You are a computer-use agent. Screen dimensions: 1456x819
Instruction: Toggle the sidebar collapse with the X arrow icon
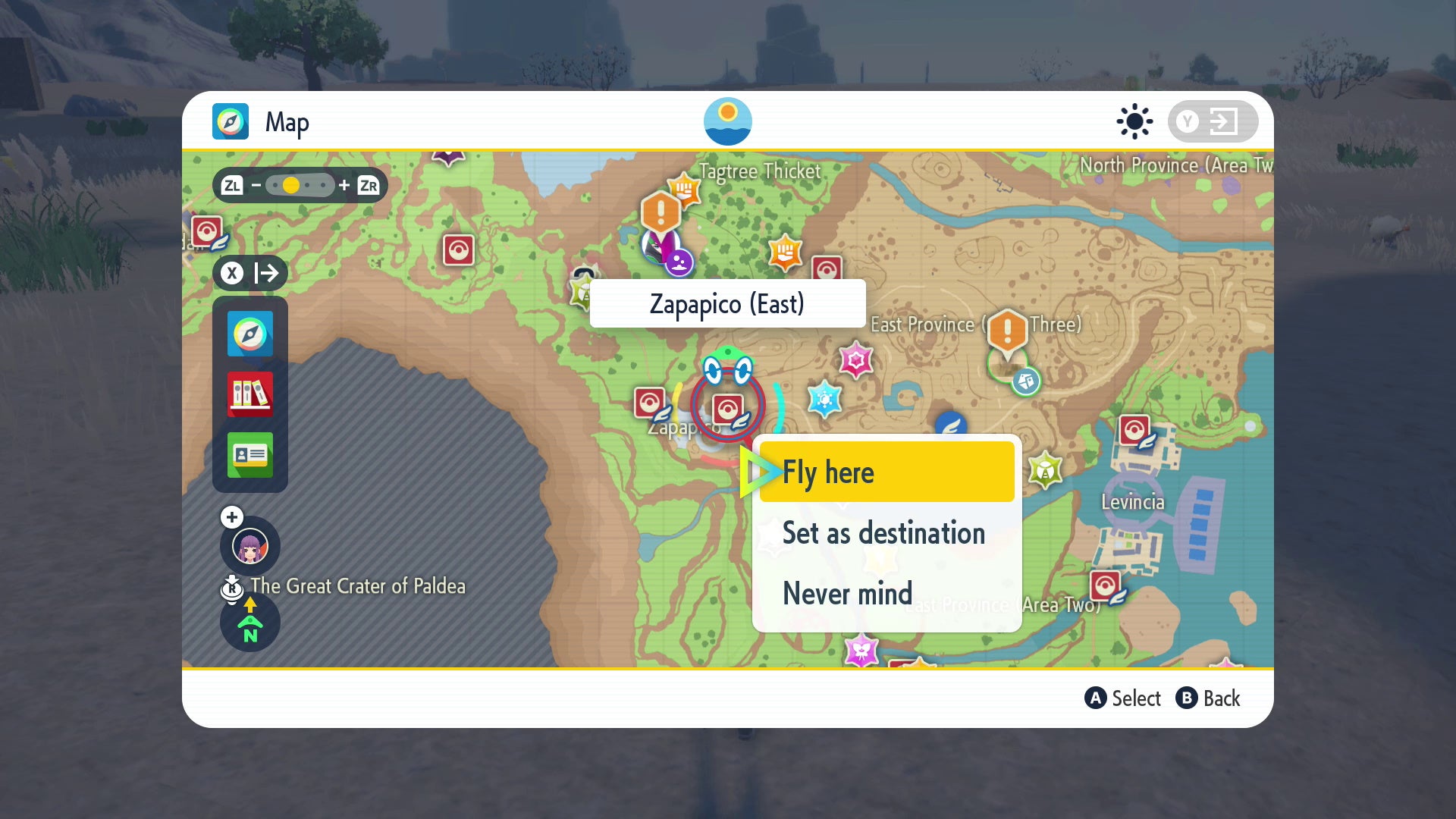[252, 273]
